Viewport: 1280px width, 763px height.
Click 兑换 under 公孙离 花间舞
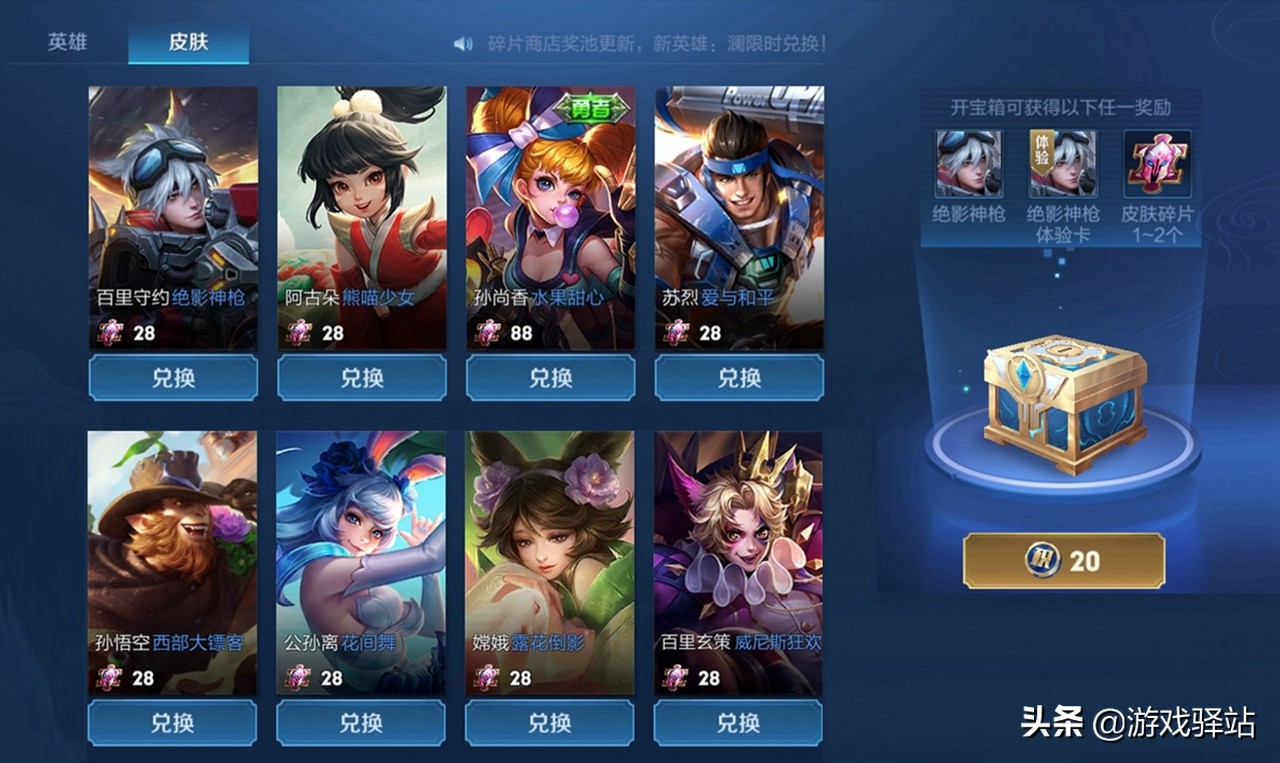pyautogui.click(x=361, y=722)
